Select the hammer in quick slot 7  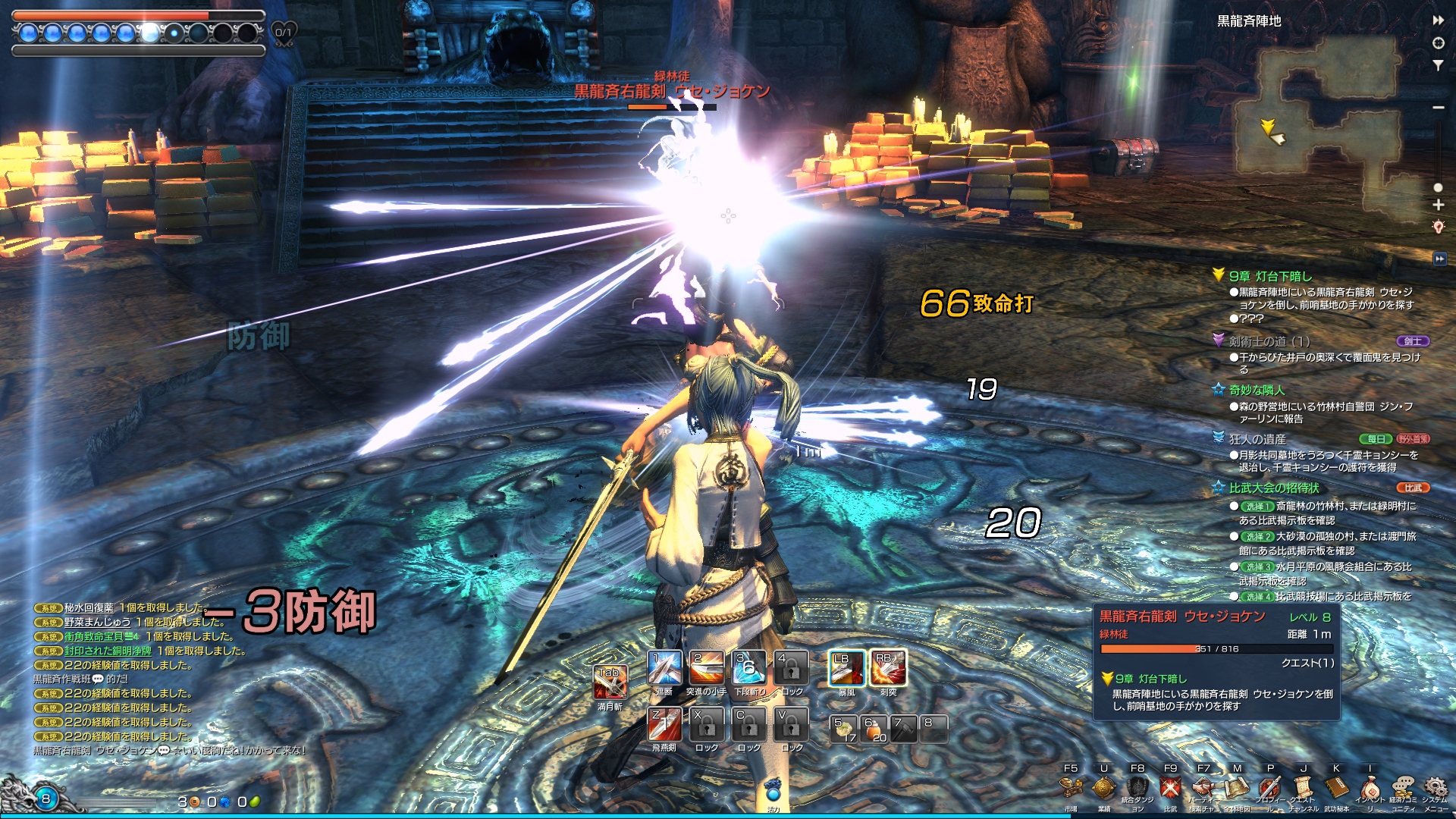pos(903,729)
